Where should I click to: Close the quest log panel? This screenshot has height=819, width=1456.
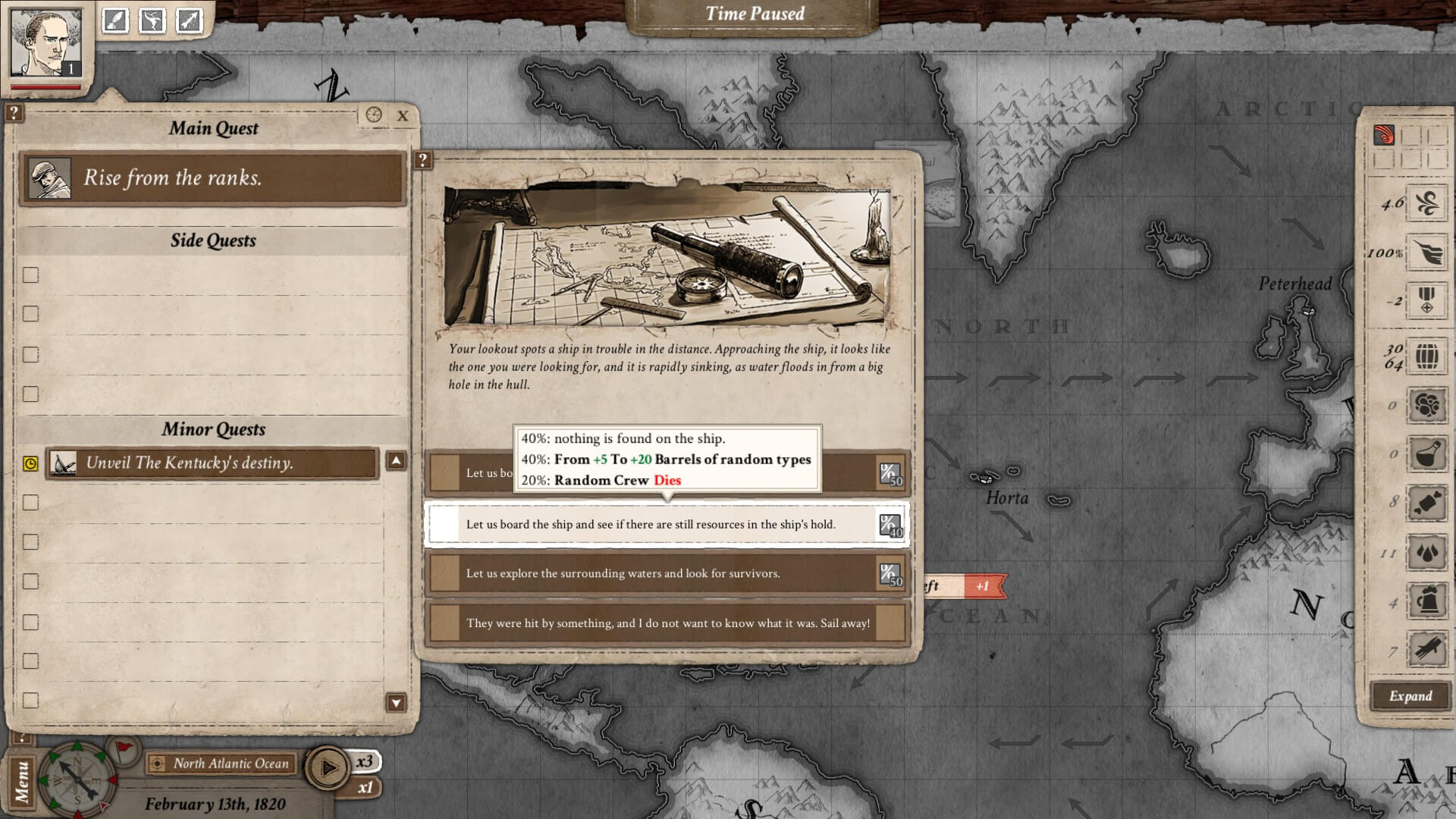(x=403, y=116)
